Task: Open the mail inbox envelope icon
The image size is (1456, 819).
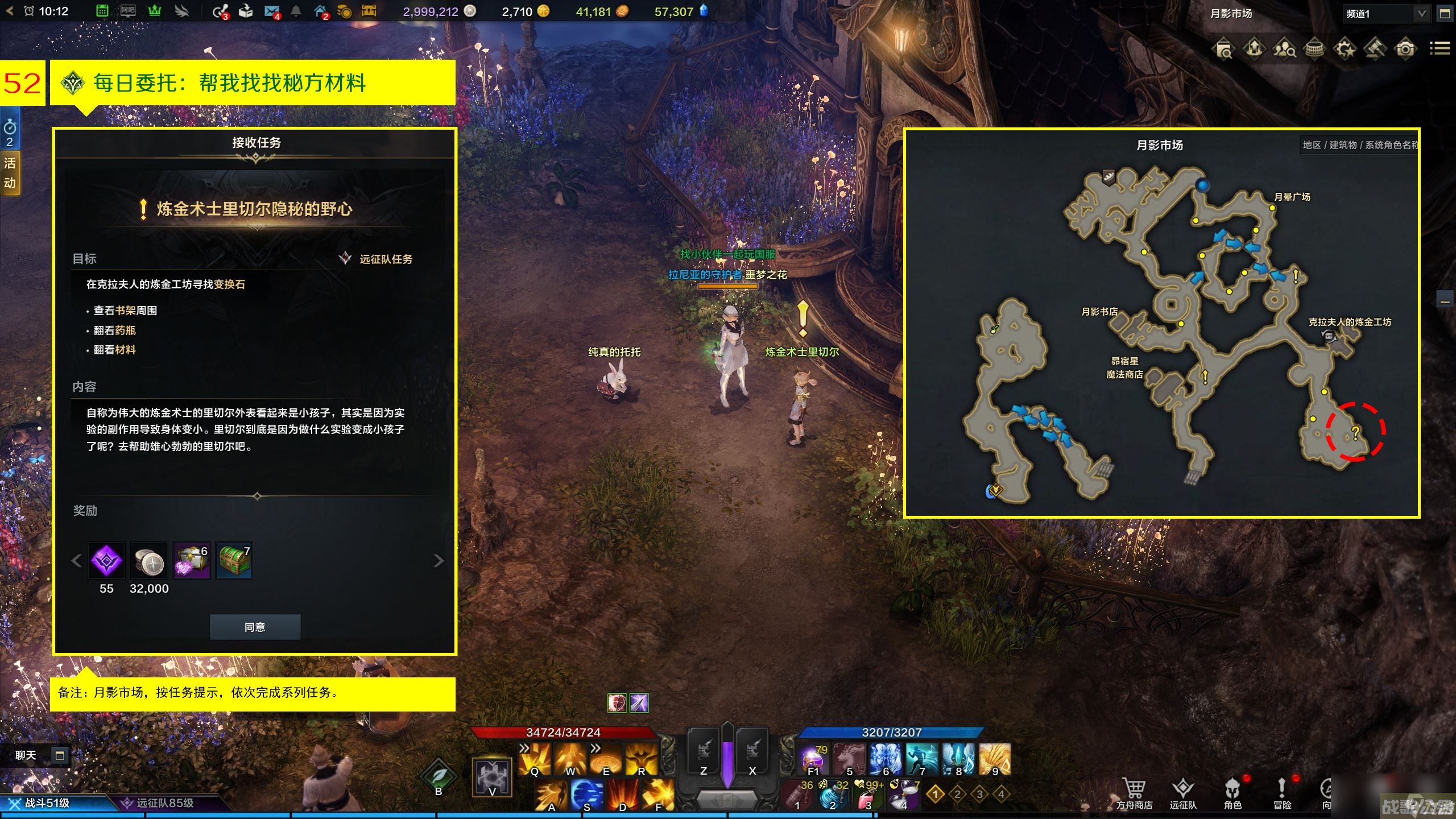Action: 272,11
